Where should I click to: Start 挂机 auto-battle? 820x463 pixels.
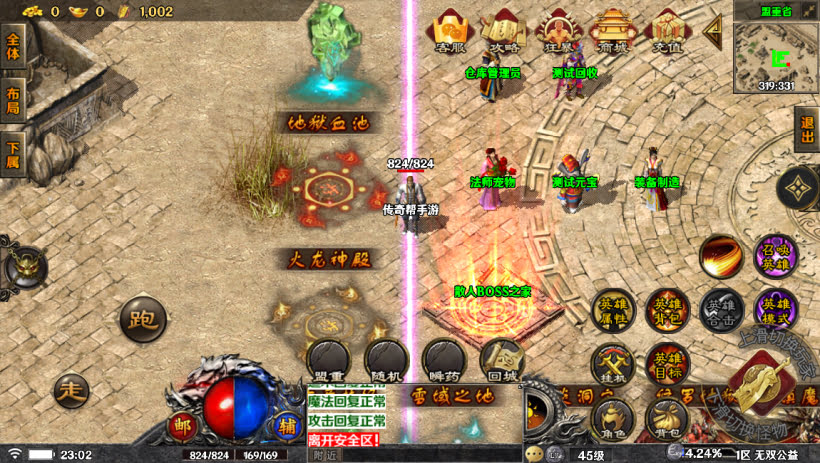pyautogui.click(x=612, y=364)
